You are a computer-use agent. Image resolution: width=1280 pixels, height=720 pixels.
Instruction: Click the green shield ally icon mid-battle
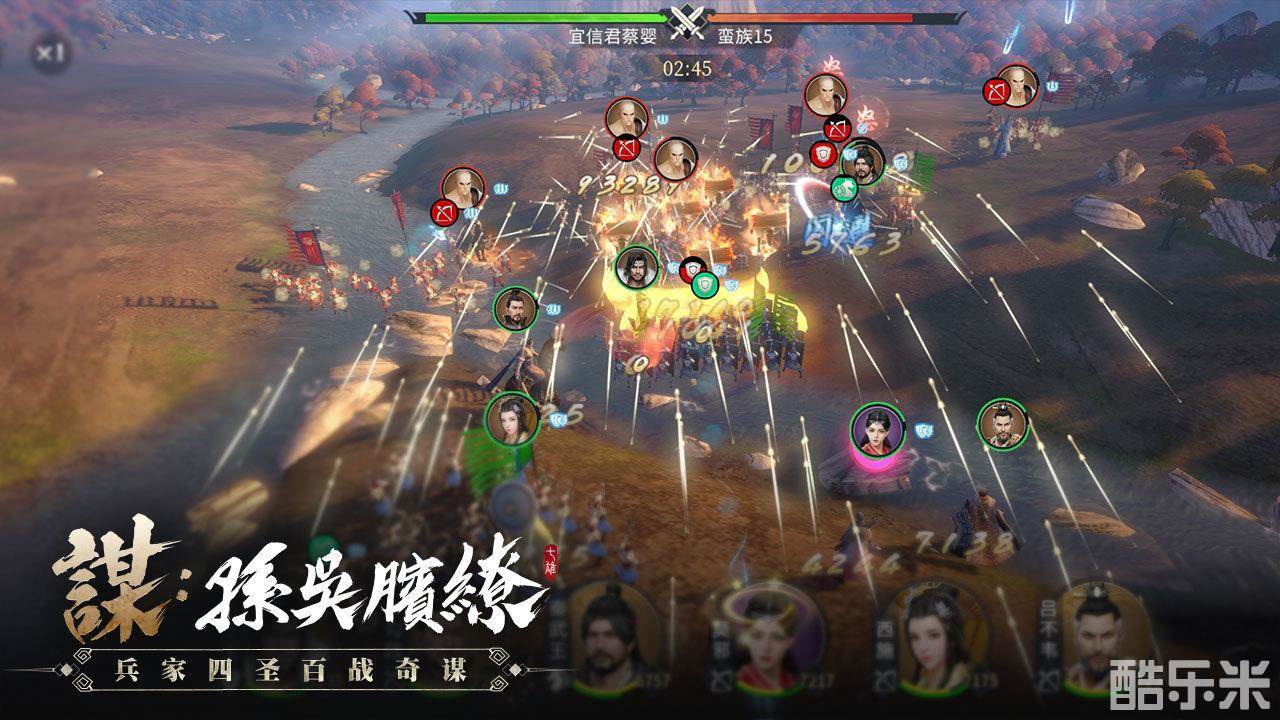click(x=705, y=285)
